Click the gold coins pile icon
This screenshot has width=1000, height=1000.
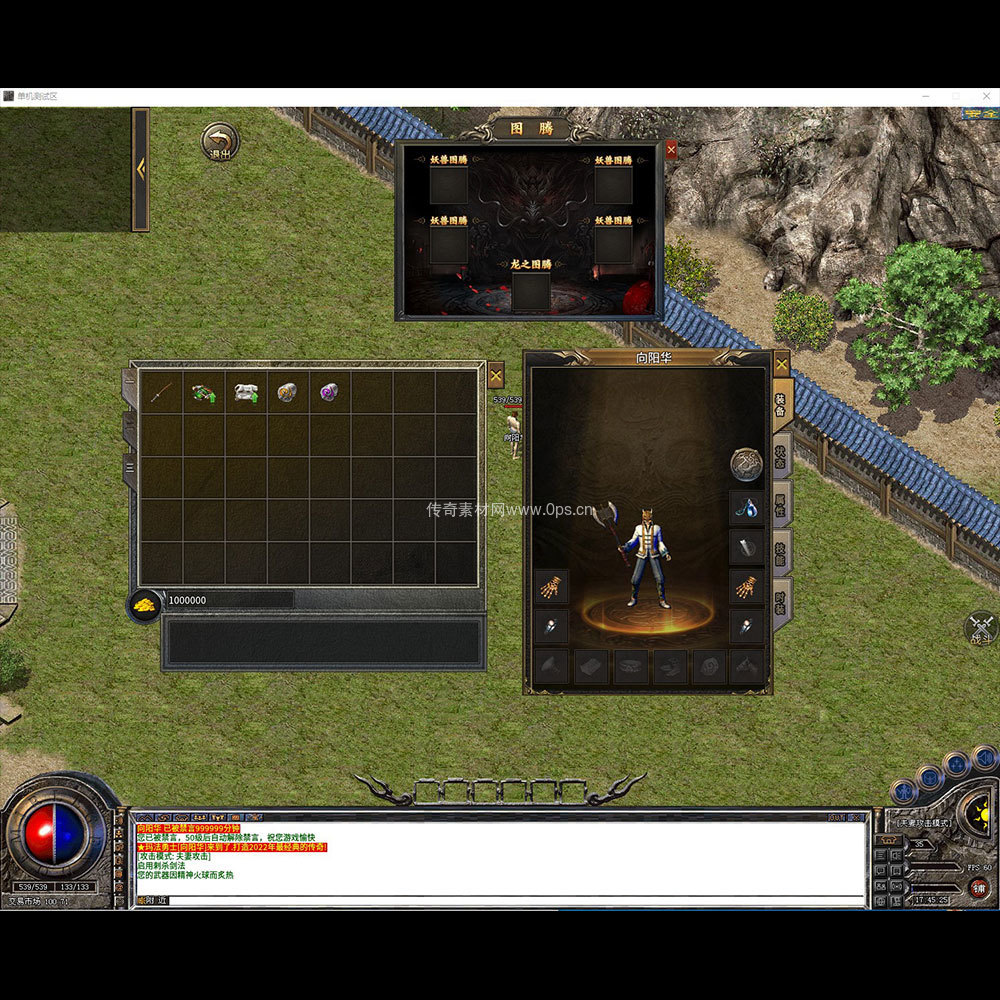(x=146, y=603)
